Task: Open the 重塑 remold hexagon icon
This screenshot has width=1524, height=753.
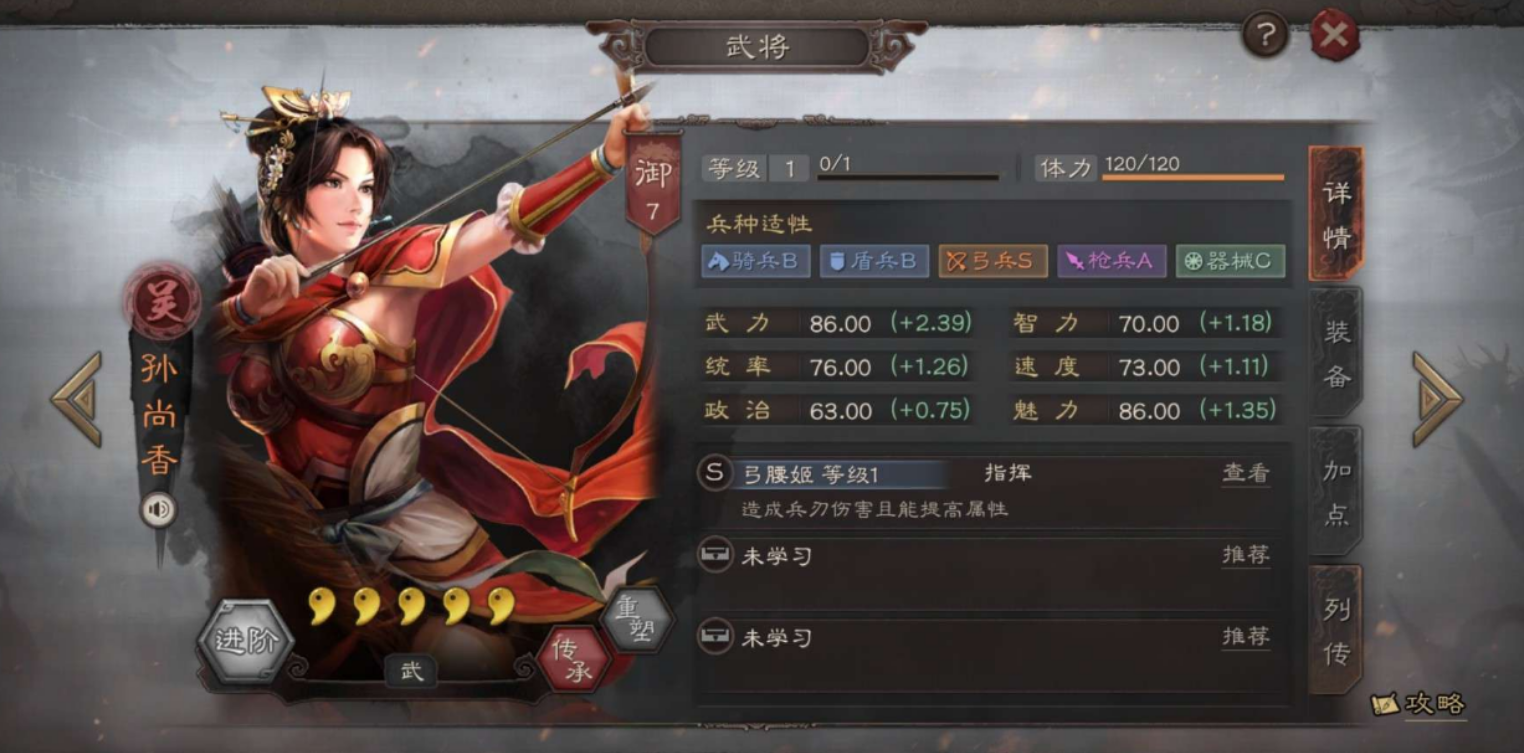Action: click(638, 618)
